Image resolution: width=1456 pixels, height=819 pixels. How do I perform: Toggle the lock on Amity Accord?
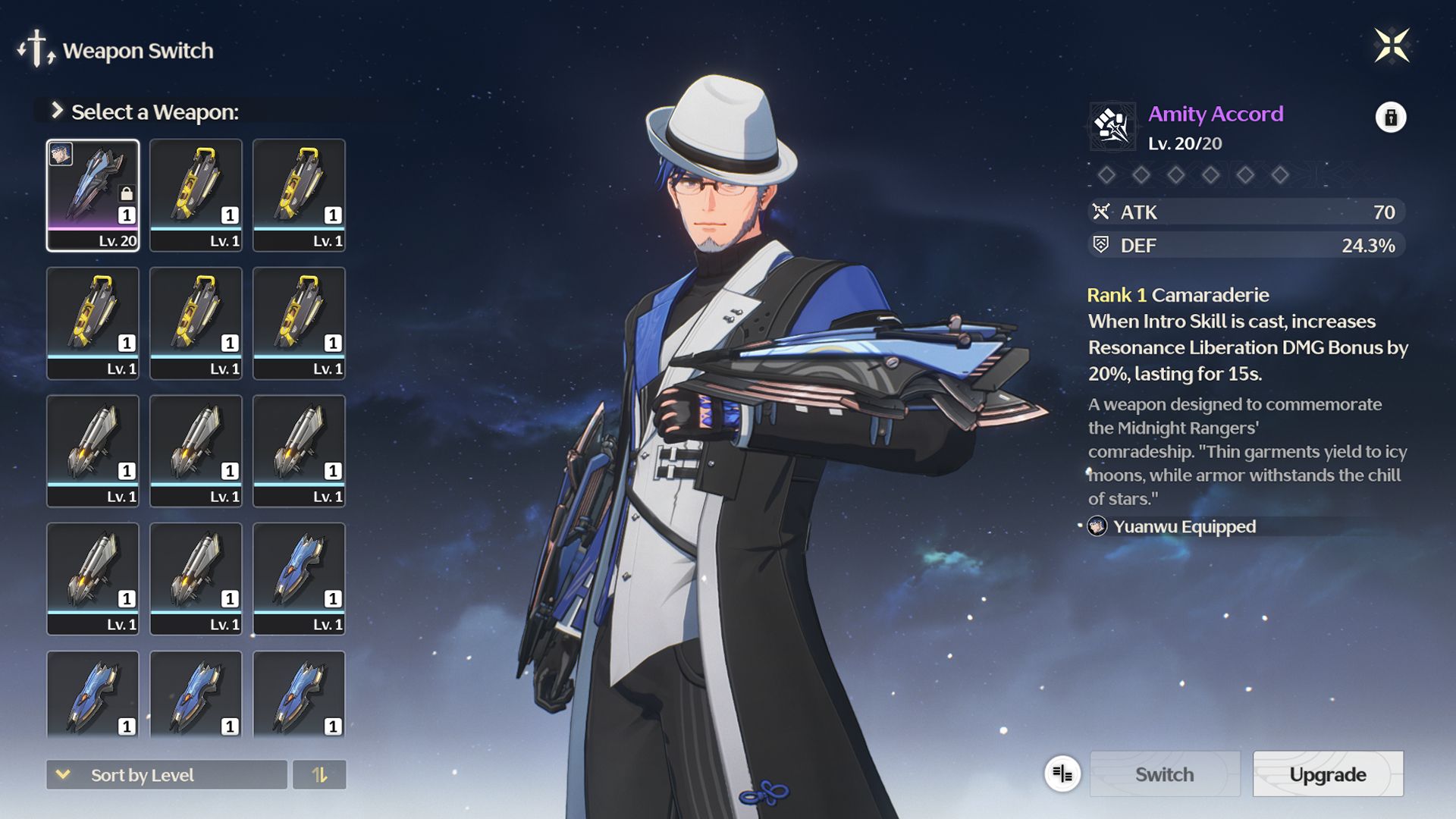point(1390,118)
